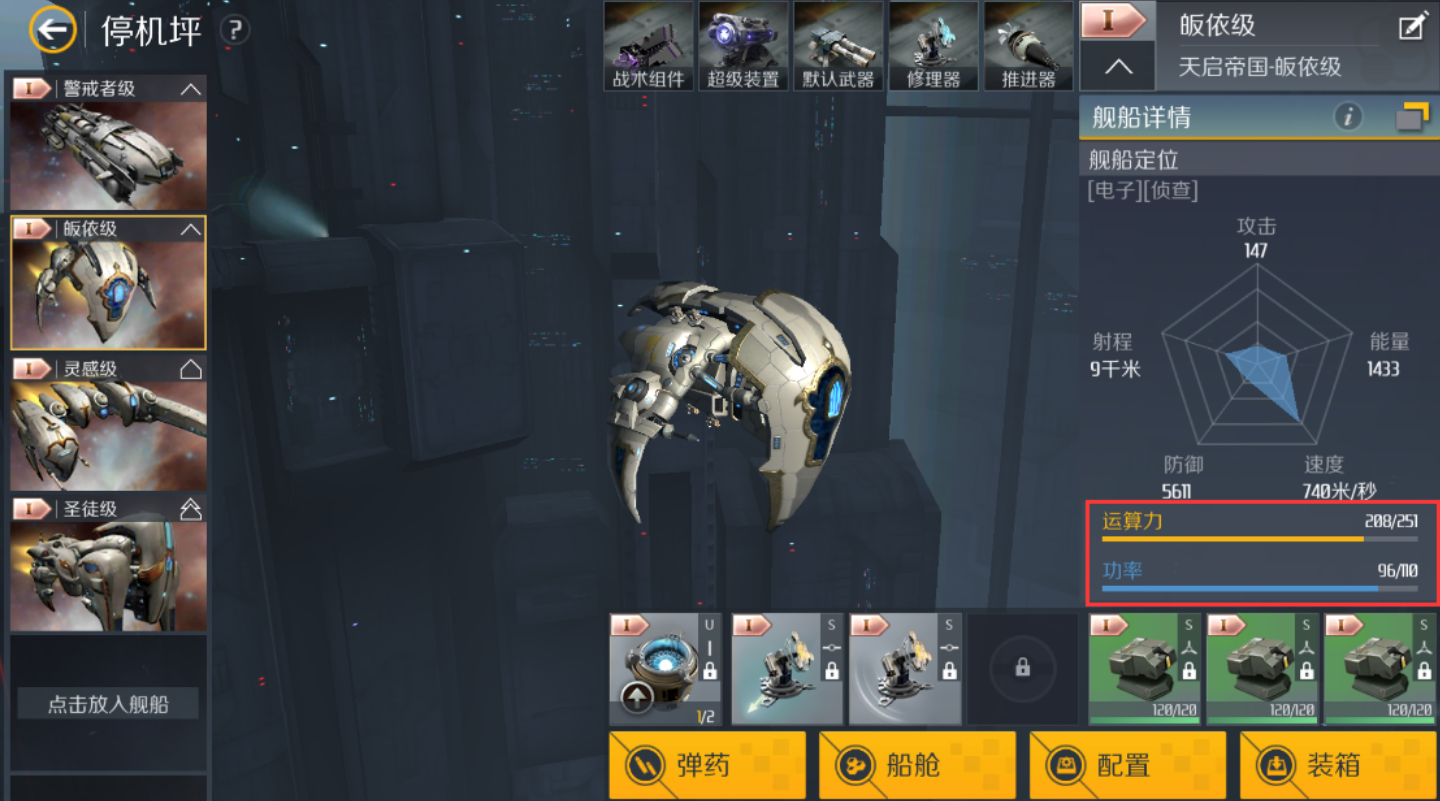Open the hangar help question mark
Screen dimensions: 1440x801
234,31
